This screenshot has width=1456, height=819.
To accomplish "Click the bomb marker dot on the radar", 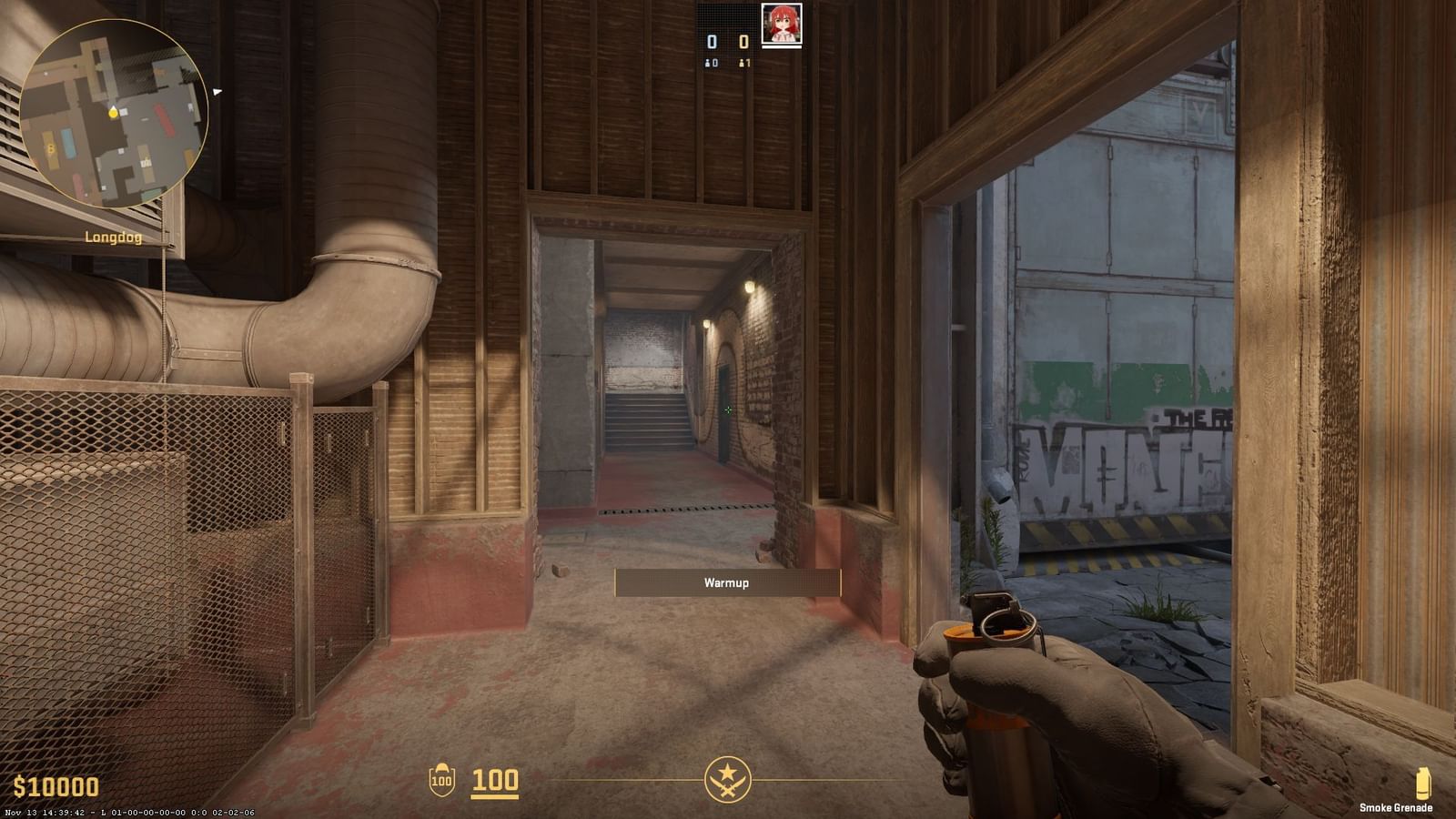I will coord(113,114).
